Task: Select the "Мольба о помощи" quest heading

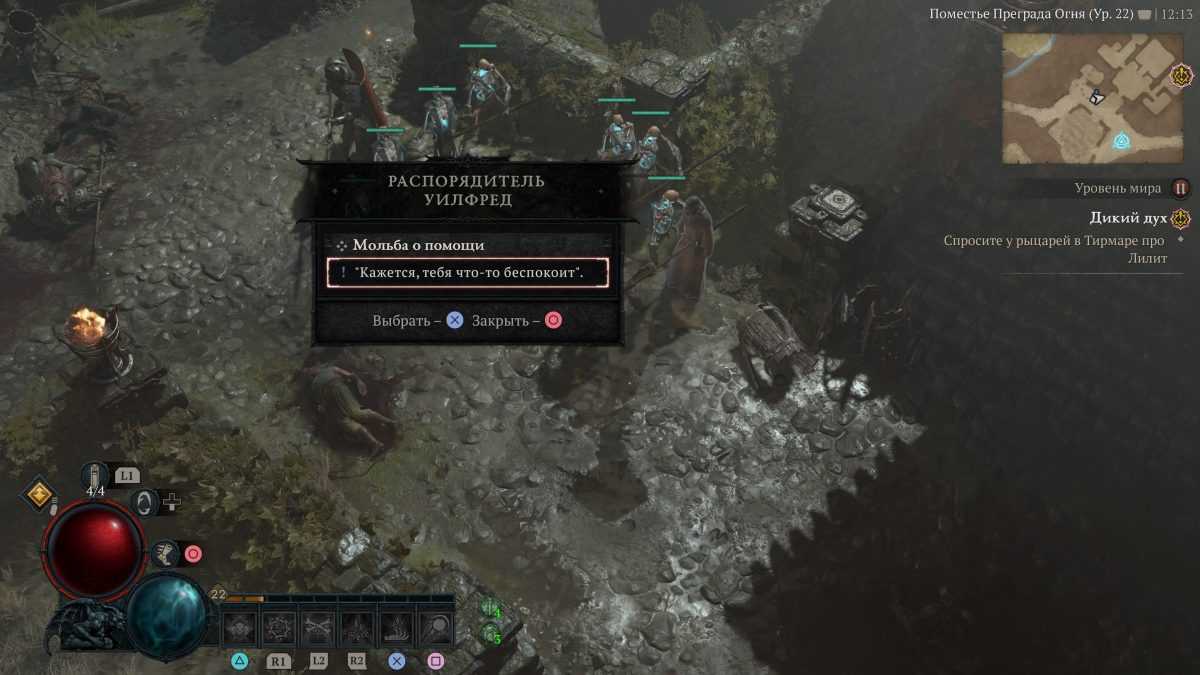Action: [x=418, y=245]
